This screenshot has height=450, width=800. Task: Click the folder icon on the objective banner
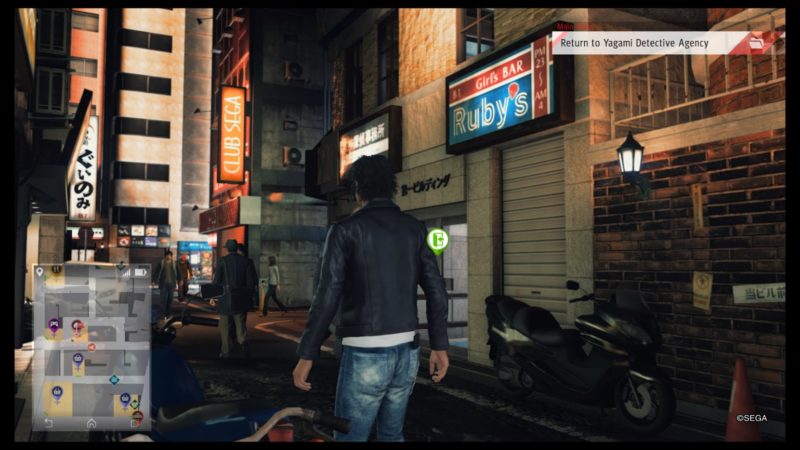(756, 42)
